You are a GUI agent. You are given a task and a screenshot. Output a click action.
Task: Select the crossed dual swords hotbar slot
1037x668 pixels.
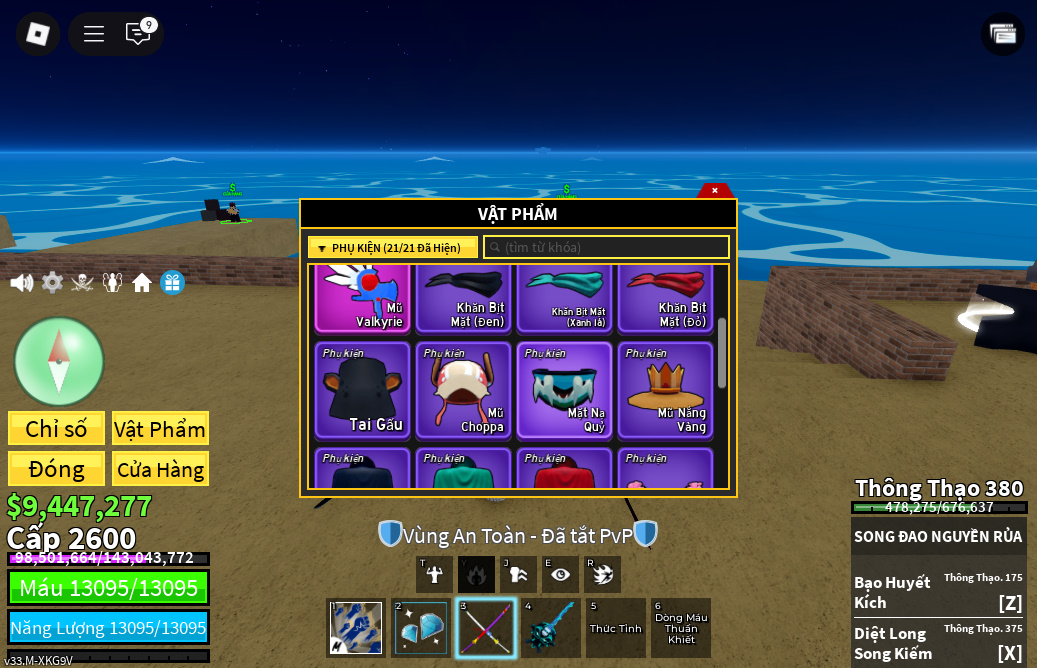[486, 628]
